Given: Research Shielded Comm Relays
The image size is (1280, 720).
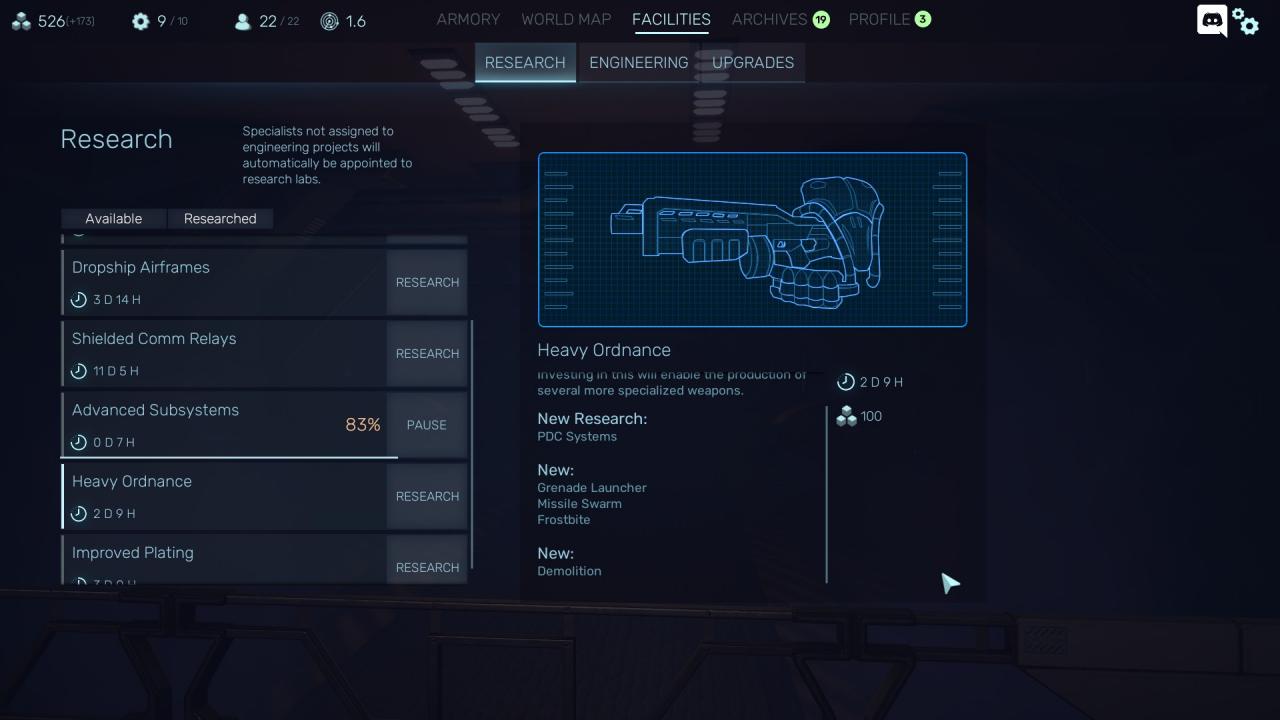Looking at the screenshot, I should coord(427,353).
